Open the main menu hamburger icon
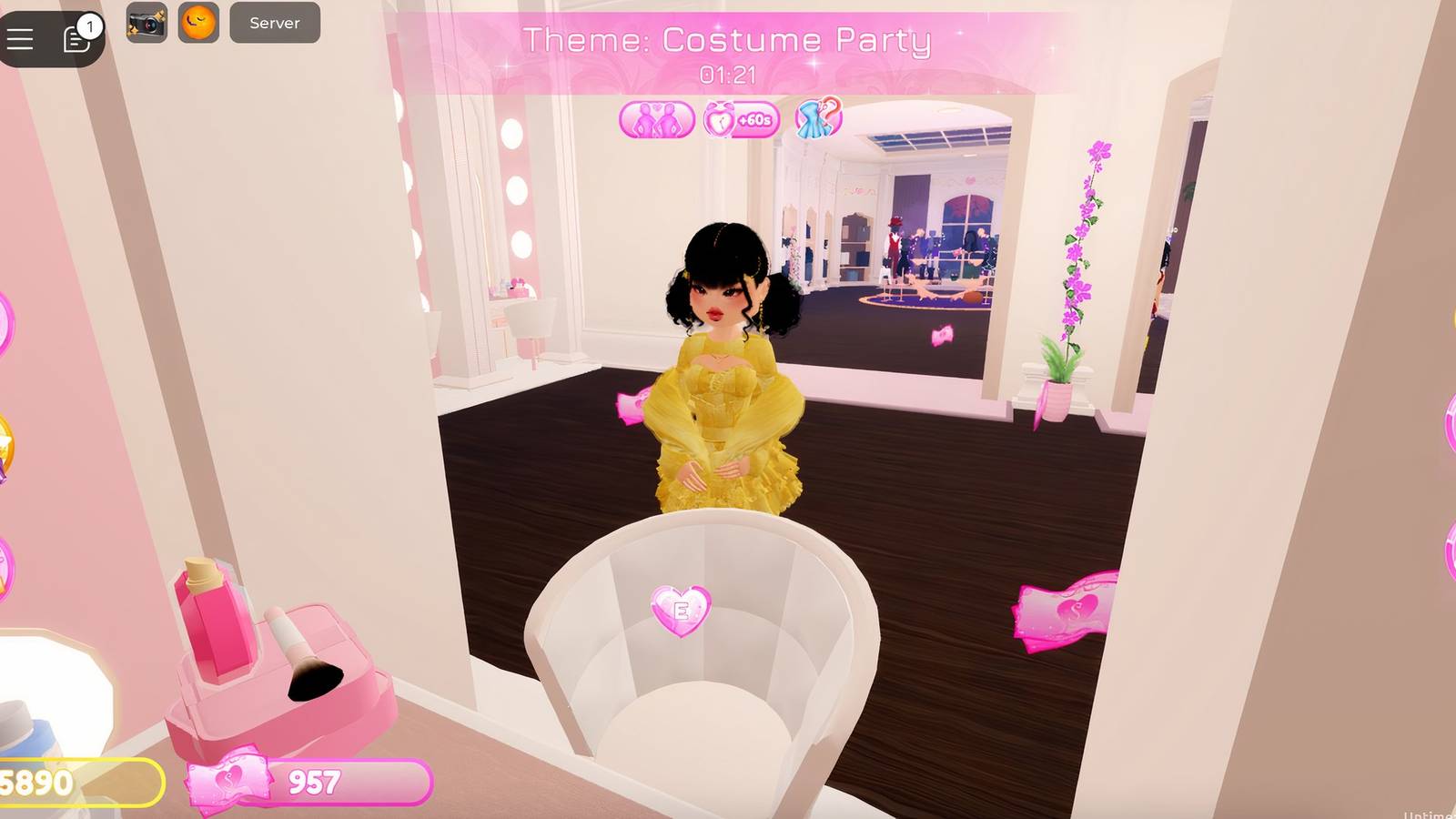This screenshot has width=1456, height=819. (20, 38)
